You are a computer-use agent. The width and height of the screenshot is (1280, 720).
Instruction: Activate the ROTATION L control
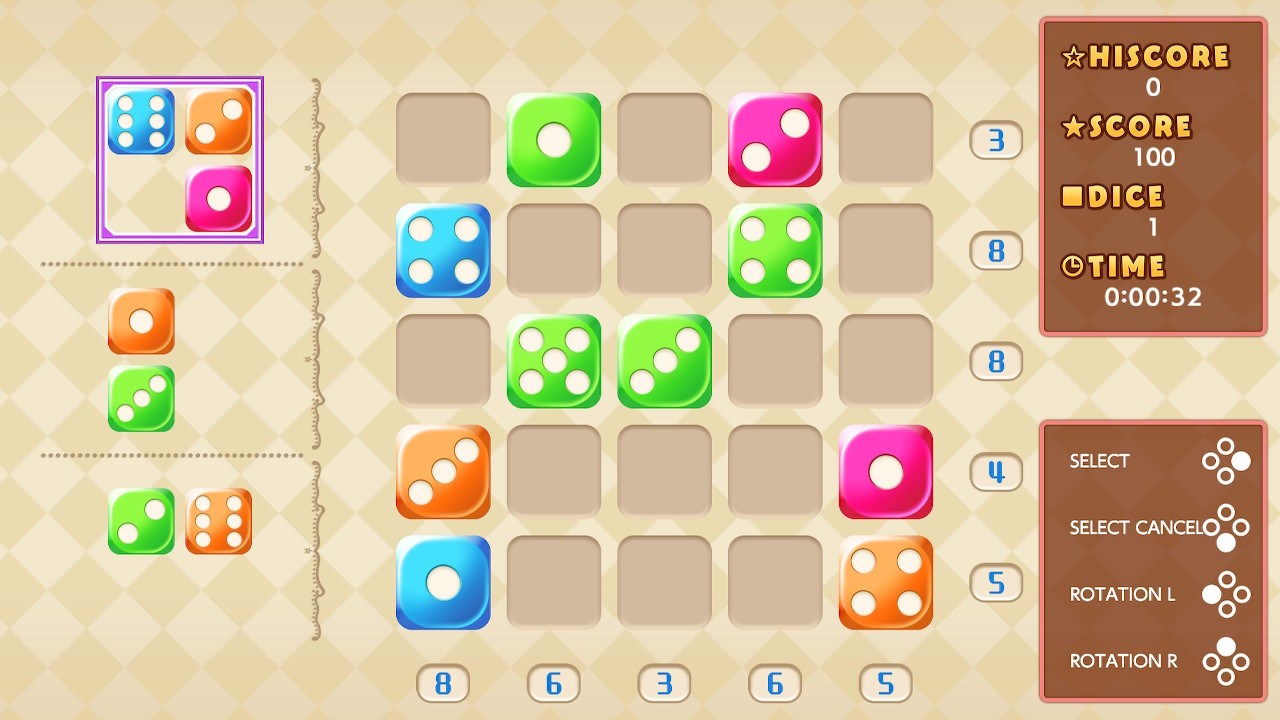coord(1122,594)
